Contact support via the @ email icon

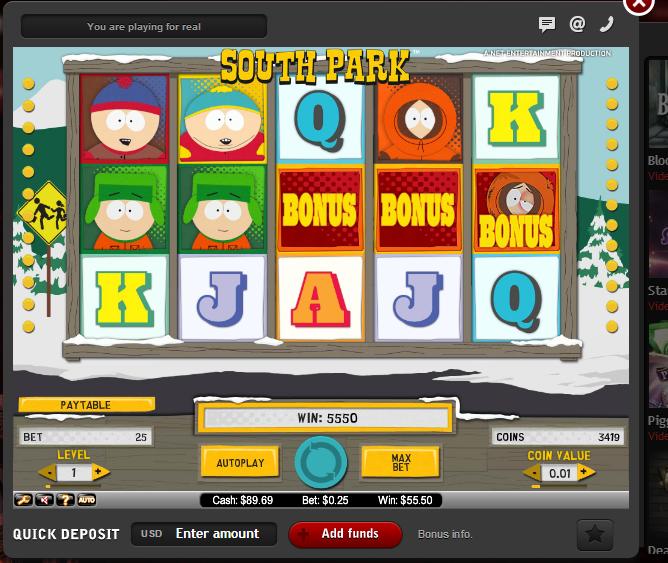tap(577, 25)
